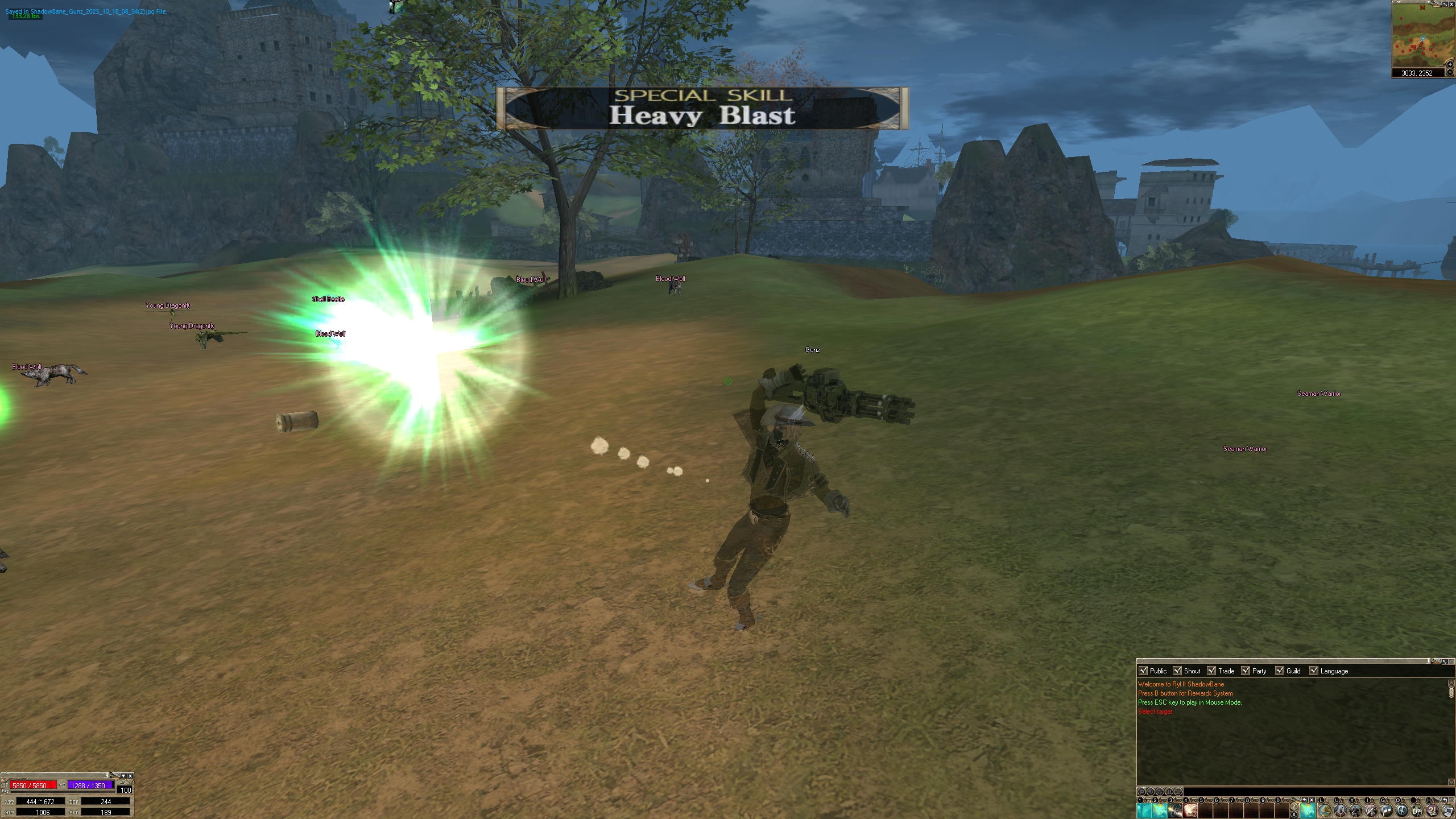Open the computer system options icon
Image resolution: width=1456 pixels, height=819 pixels.
coord(1447,810)
